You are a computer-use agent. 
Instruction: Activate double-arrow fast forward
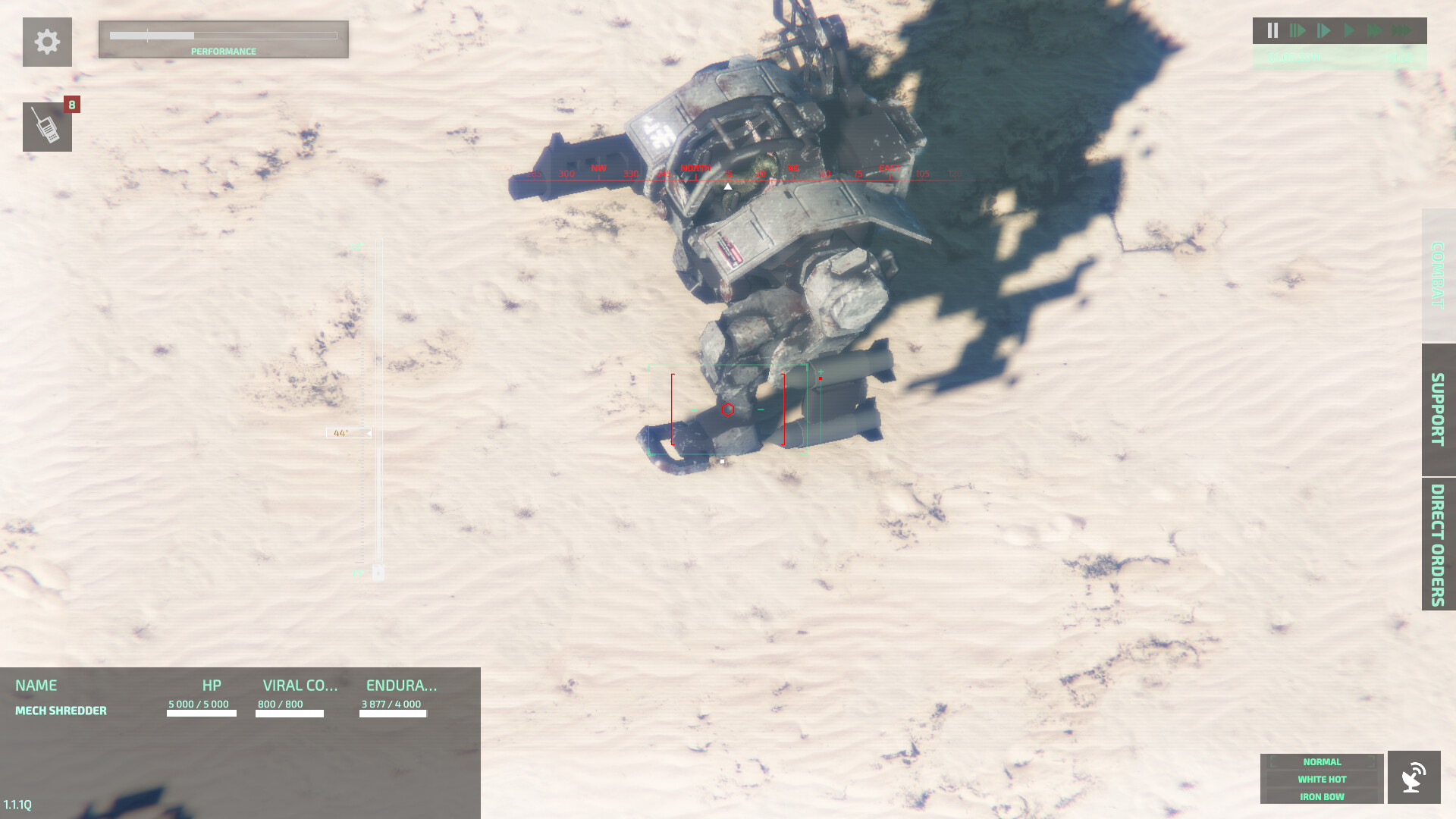[x=1375, y=30]
